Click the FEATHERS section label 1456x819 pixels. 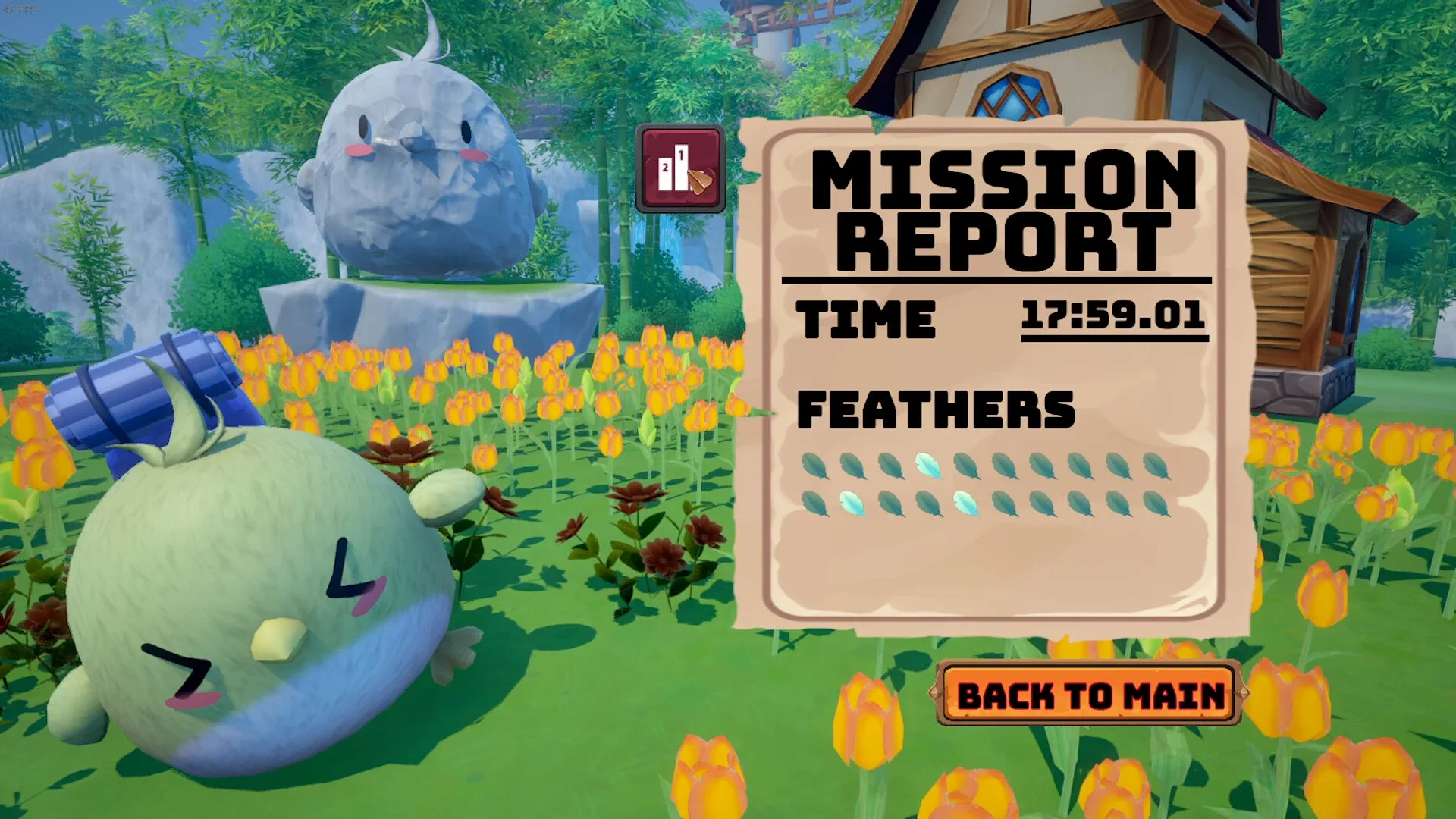coord(937,409)
